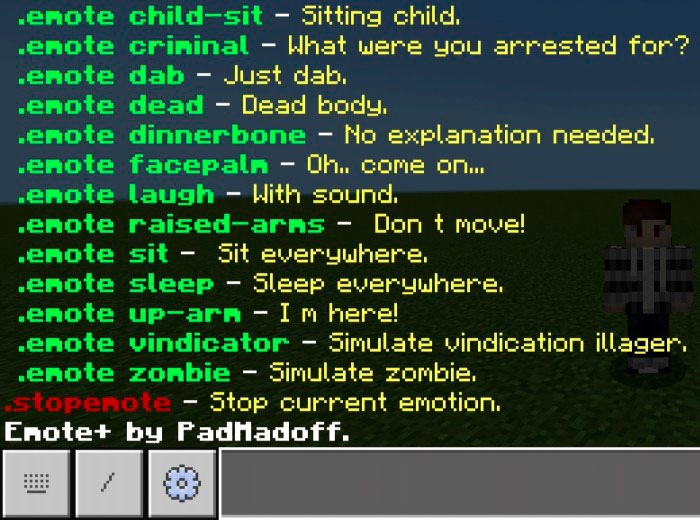The width and height of the screenshot is (700, 520).
Task: Toggle the on-screen keyboard button
Action: [x=36, y=484]
